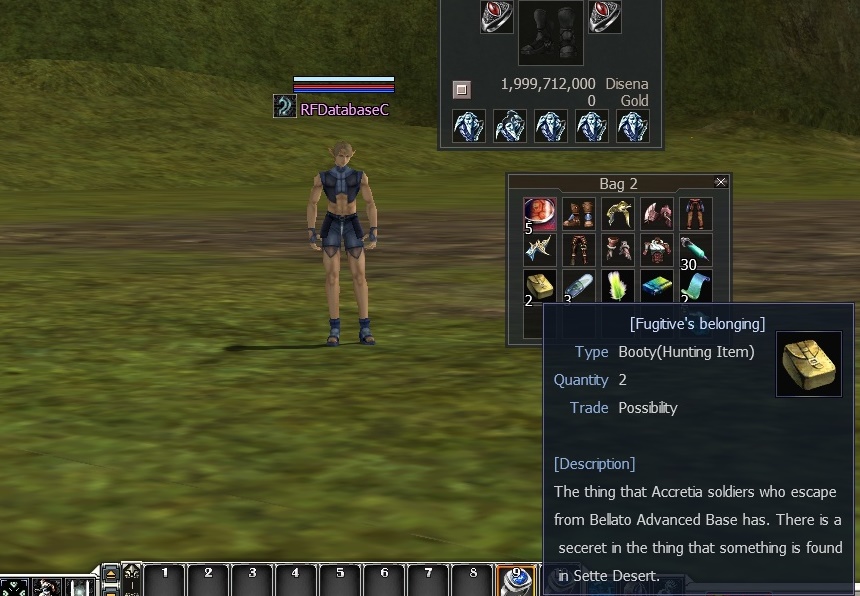This screenshot has height=596, width=860.
Task: Choose the white-blue winged item
Action: tap(541, 250)
